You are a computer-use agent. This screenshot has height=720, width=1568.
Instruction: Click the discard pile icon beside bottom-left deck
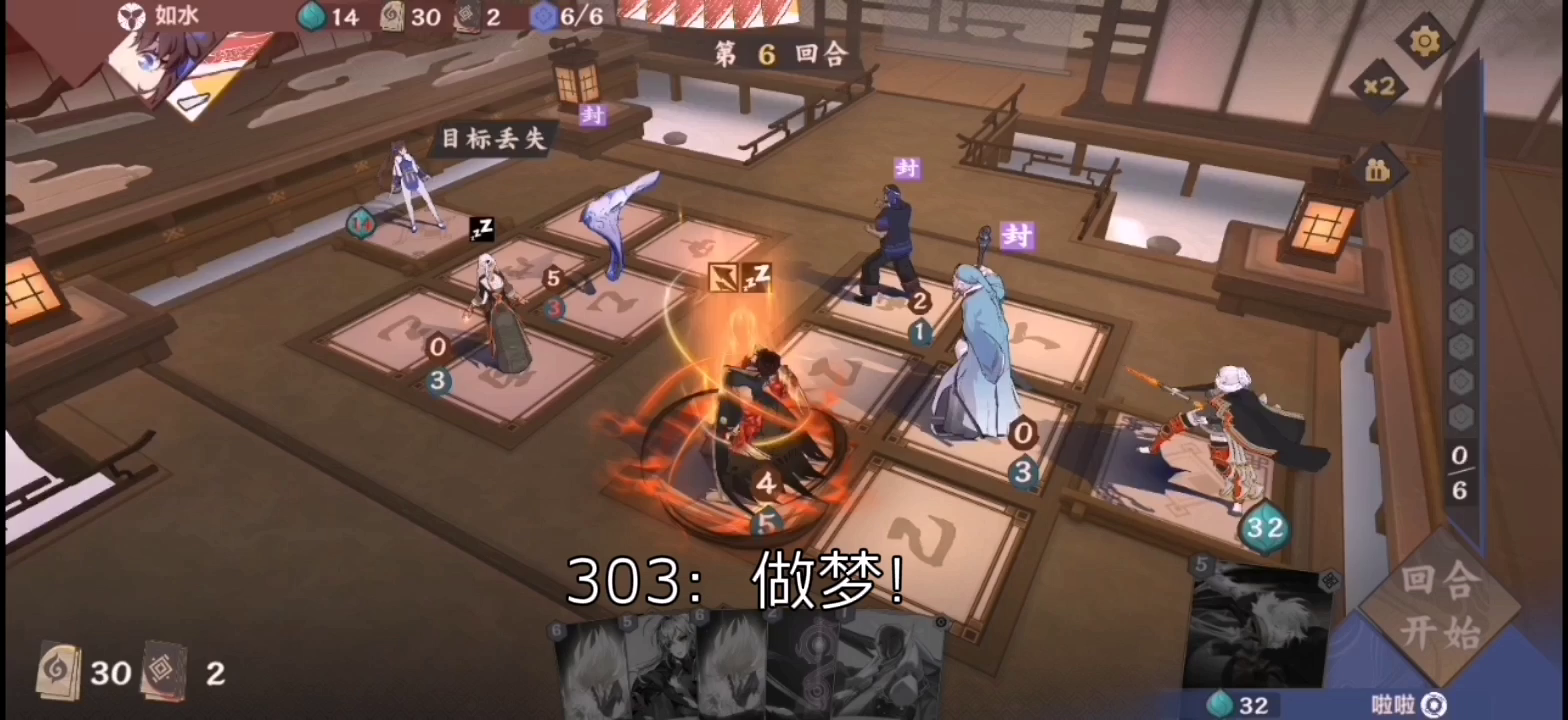pos(167,672)
